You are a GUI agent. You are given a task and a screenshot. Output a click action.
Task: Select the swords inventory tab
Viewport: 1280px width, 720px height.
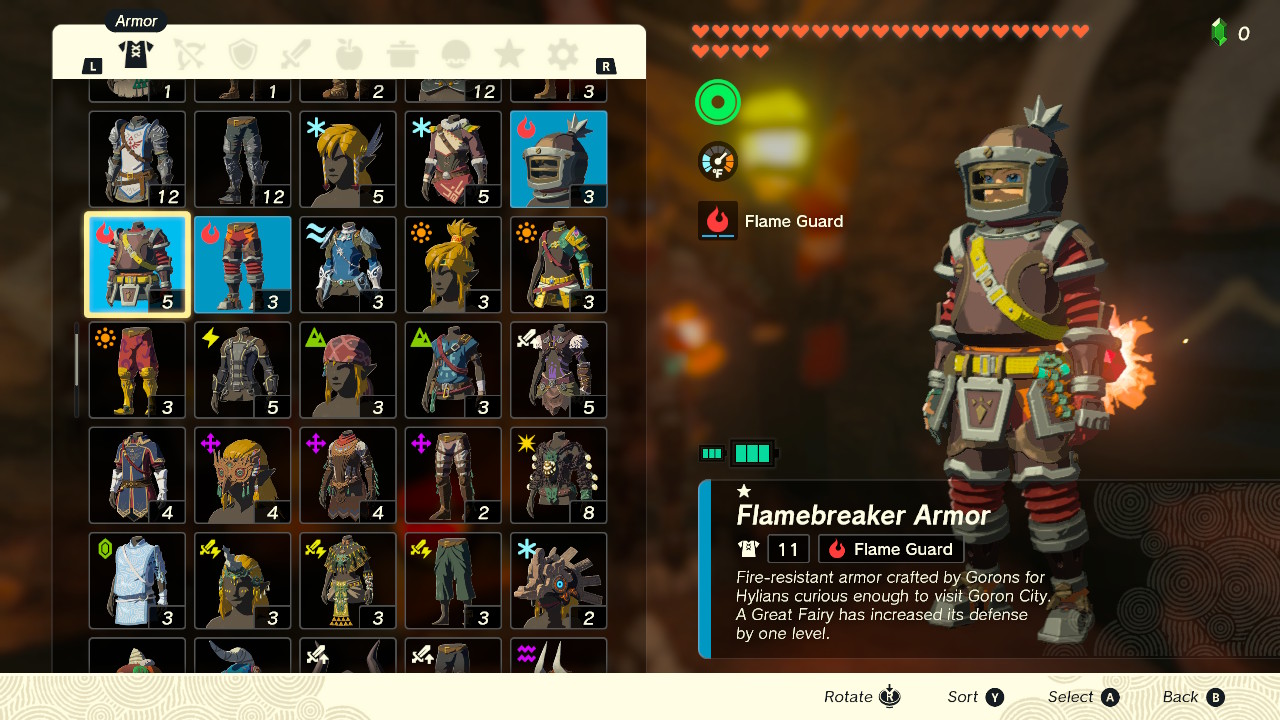296,55
